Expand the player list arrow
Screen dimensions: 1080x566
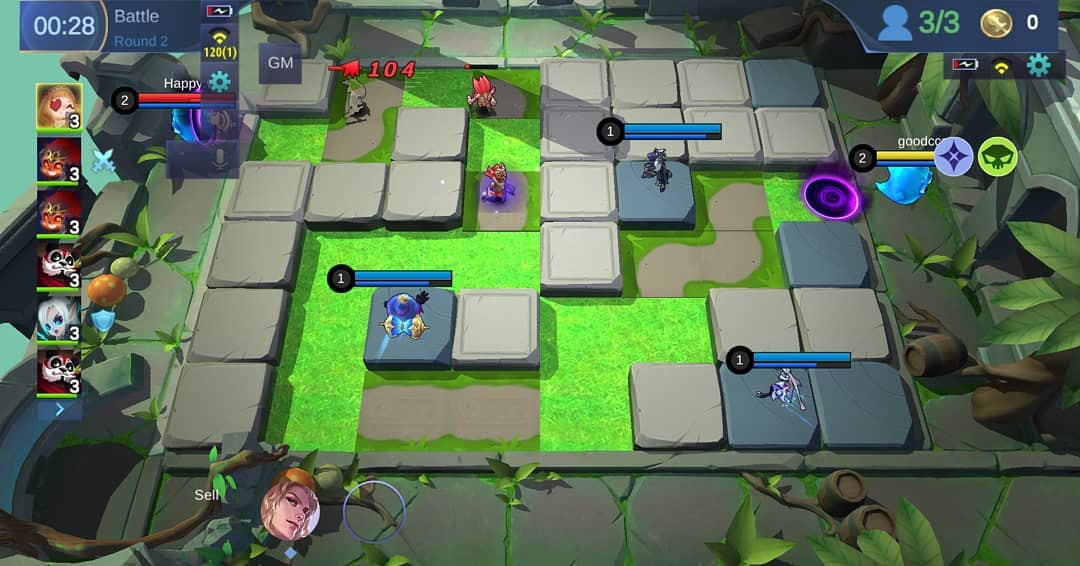coord(59,409)
